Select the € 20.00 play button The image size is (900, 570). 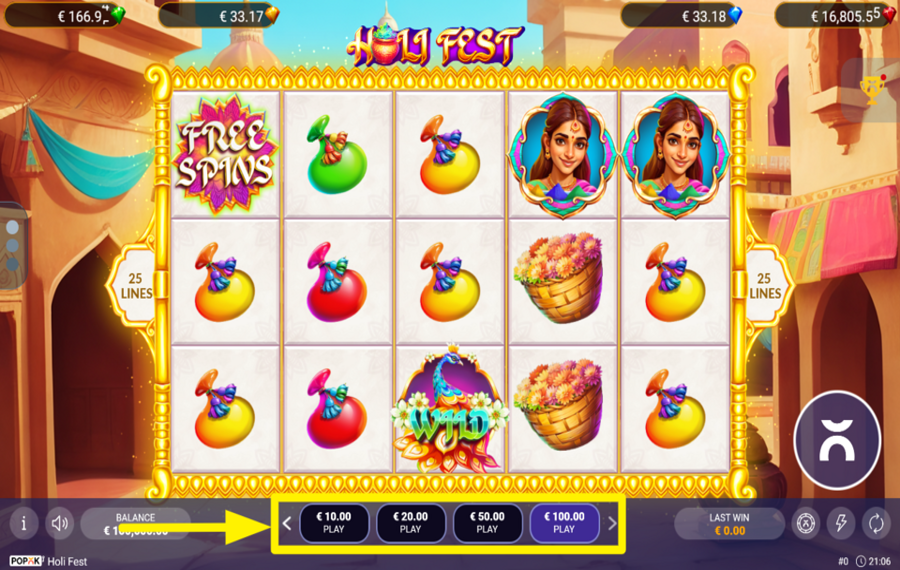click(x=411, y=523)
